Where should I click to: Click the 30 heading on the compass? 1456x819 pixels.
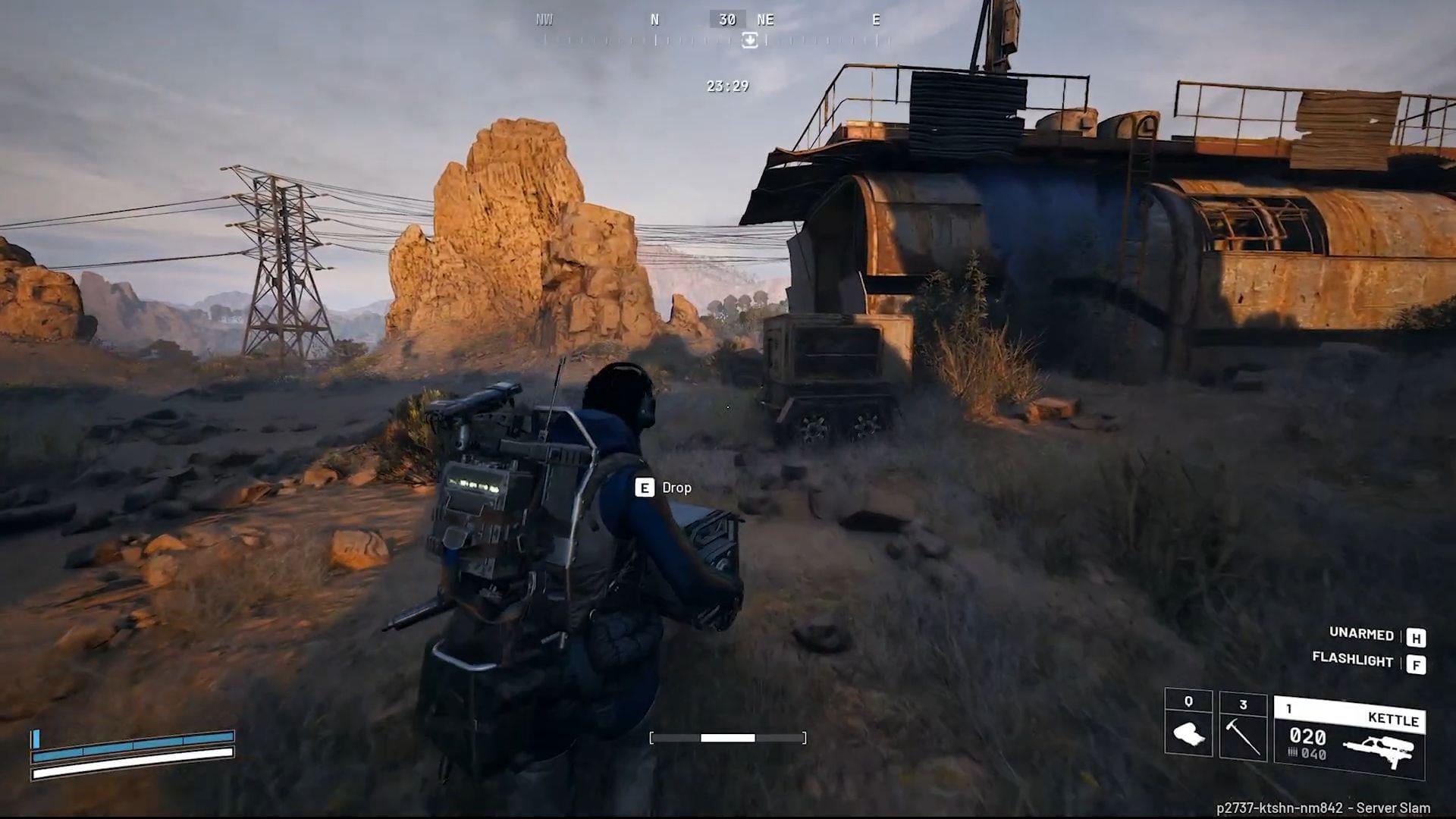click(x=726, y=20)
